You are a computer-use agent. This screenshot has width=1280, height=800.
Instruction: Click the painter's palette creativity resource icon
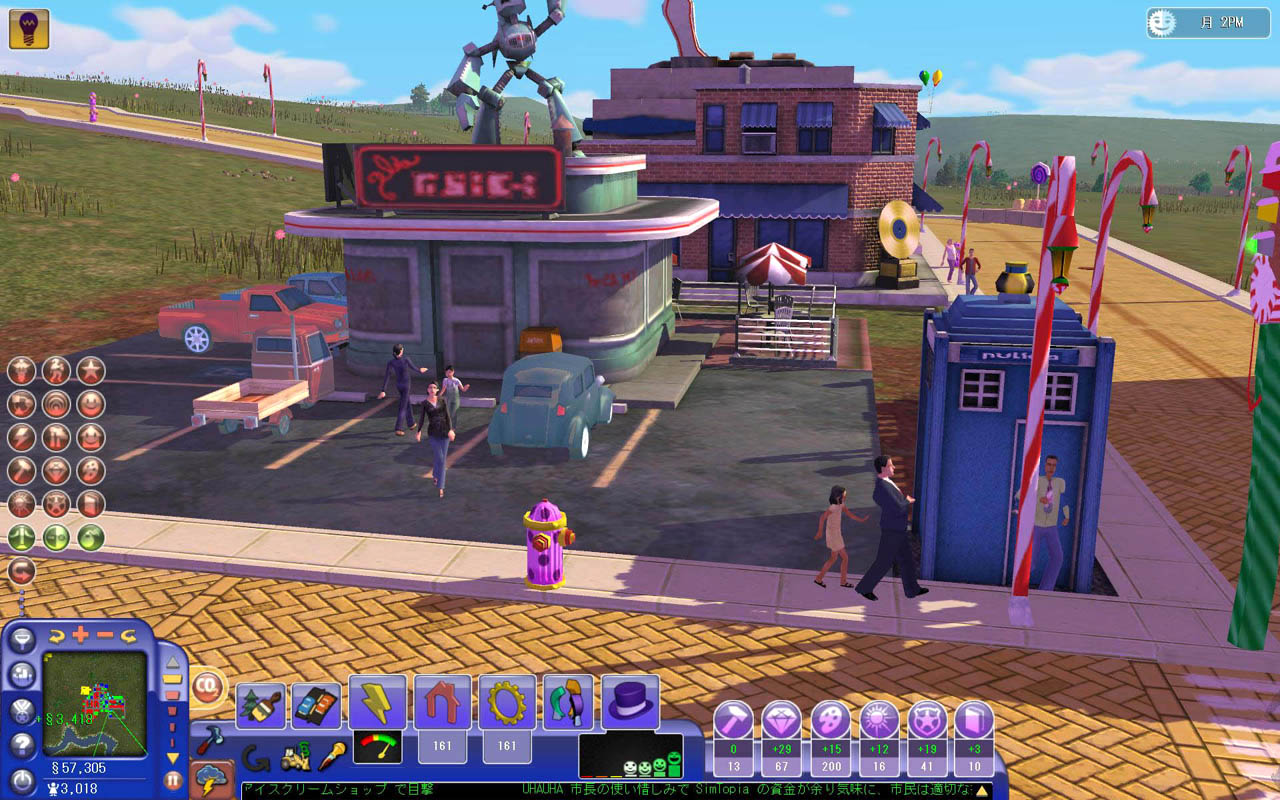click(x=830, y=721)
